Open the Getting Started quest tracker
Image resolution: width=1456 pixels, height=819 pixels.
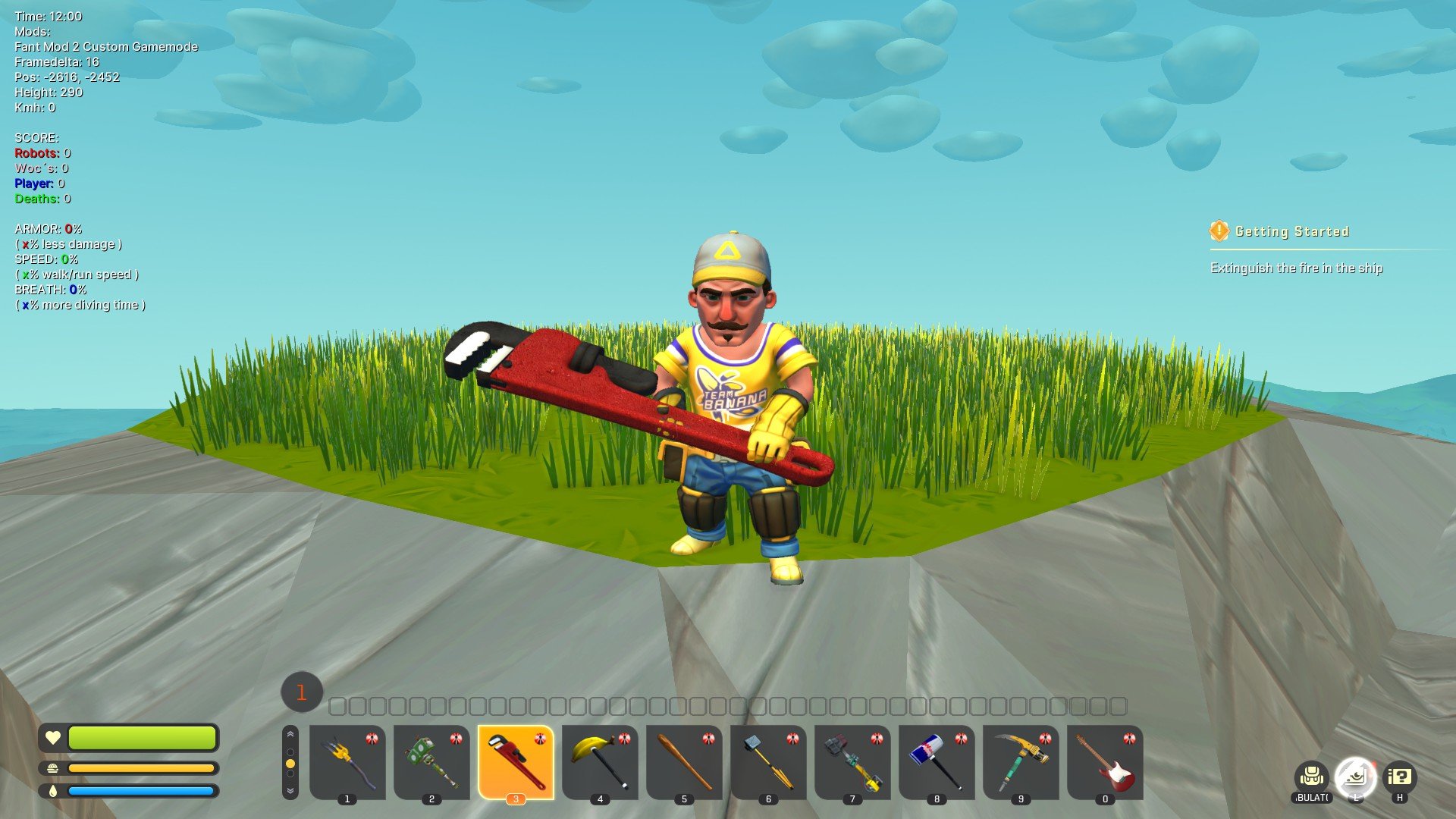1291,231
